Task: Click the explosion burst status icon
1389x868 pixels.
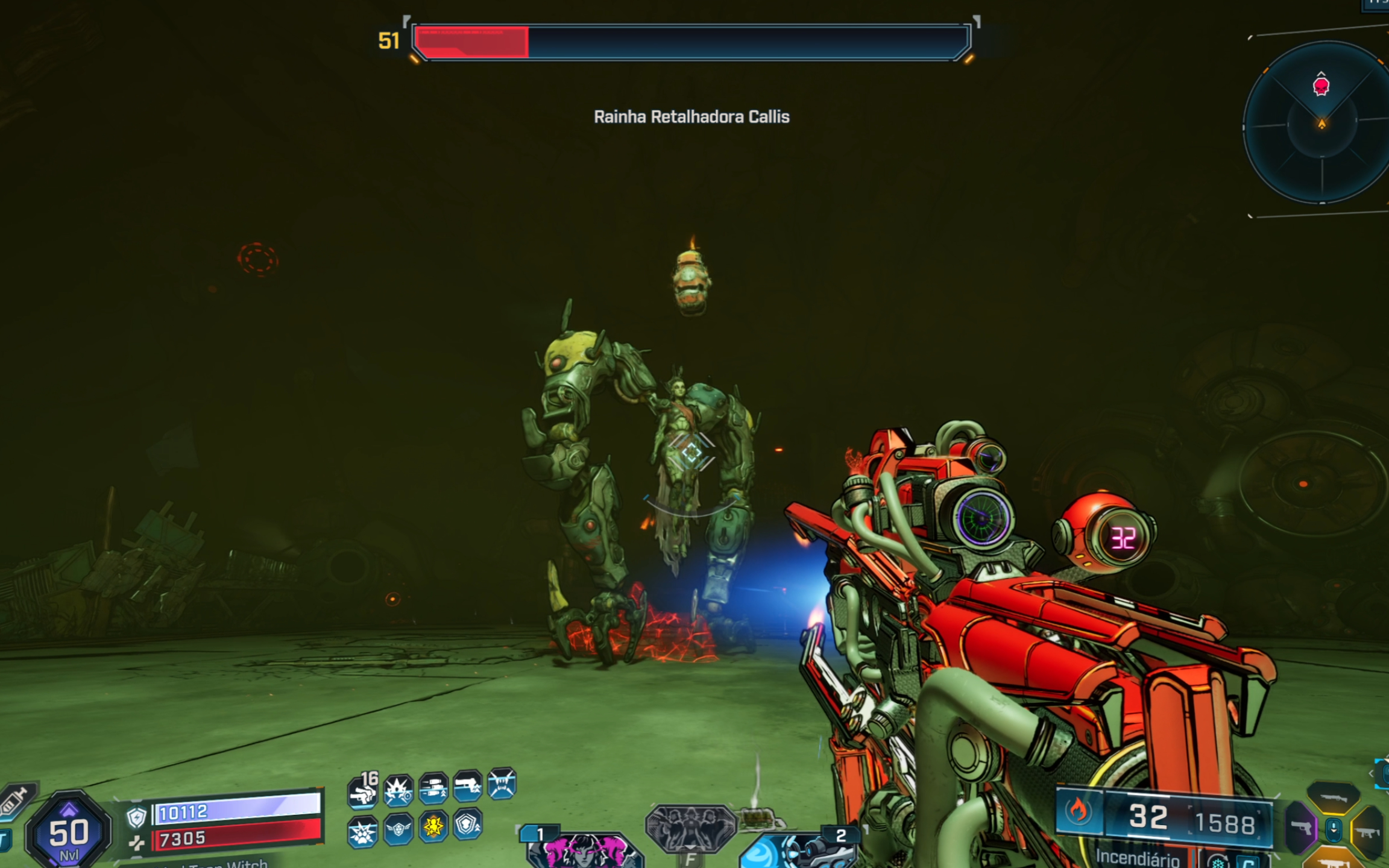Action: tap(398, 790)
